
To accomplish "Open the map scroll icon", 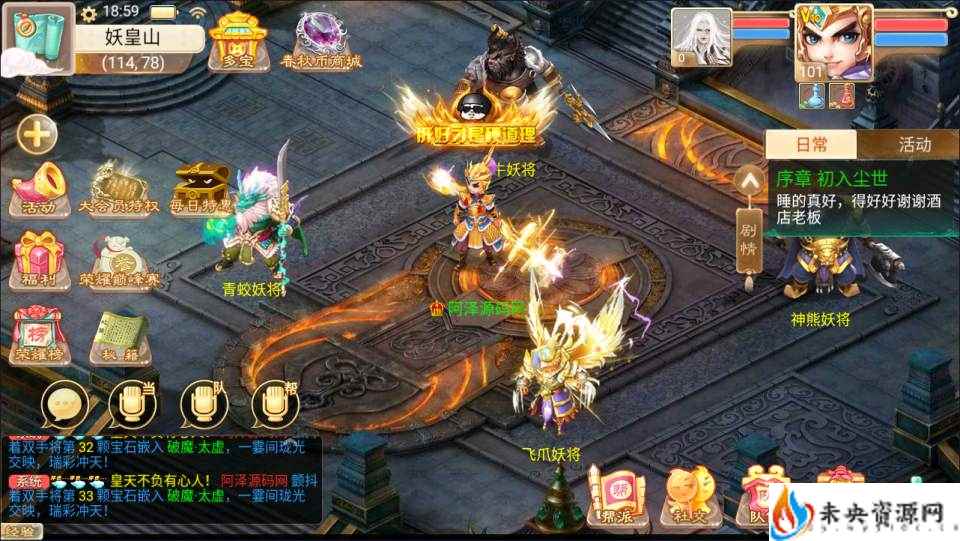I will click(x=36, y=38).
